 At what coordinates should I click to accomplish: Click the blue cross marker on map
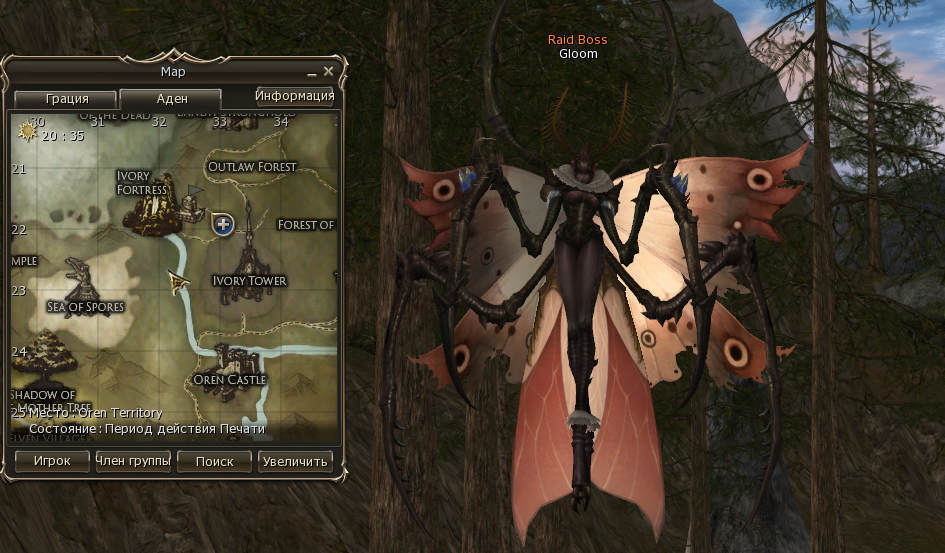pos(223,225)
